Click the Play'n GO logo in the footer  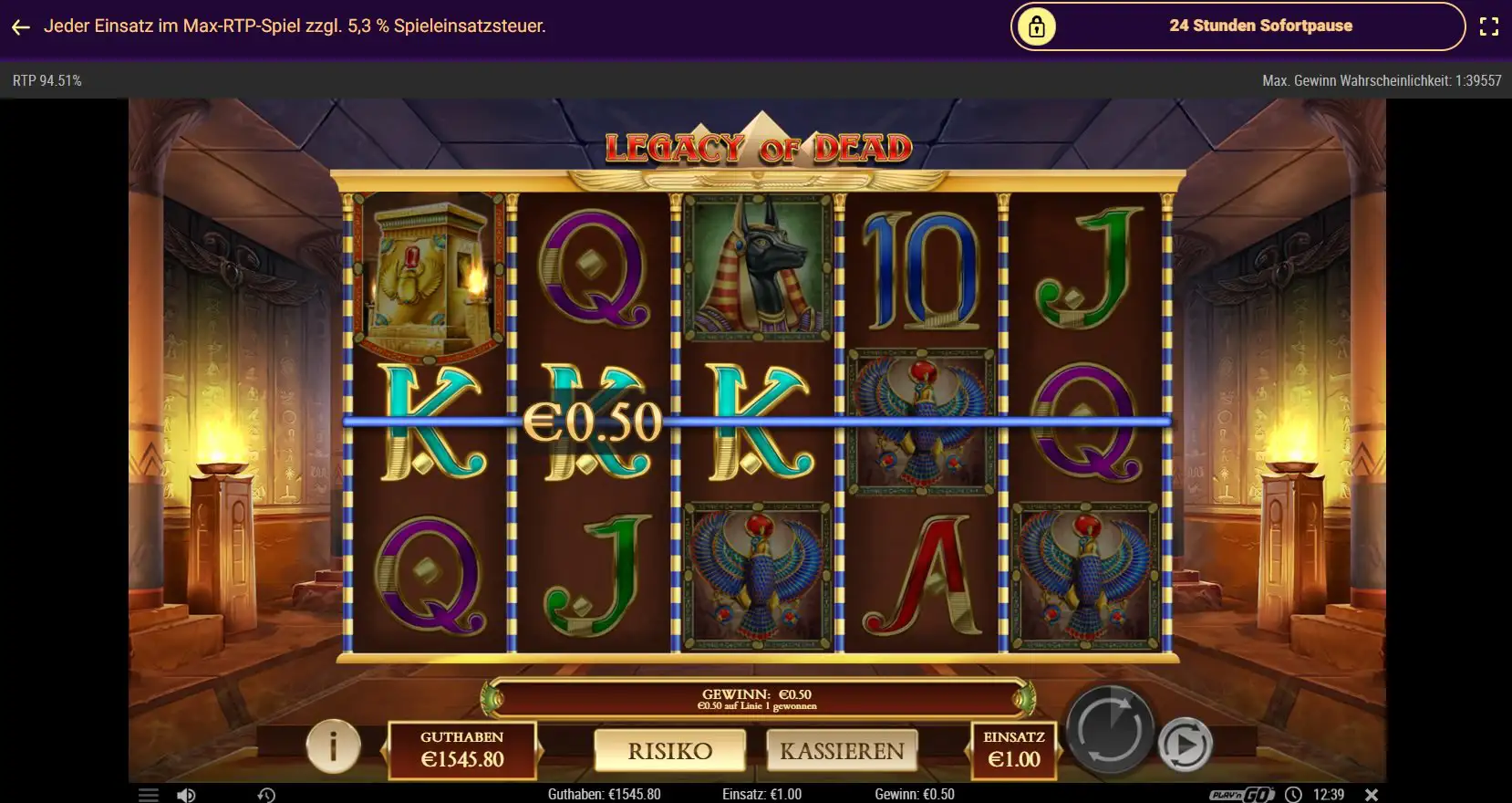[x=1239, y=793]
